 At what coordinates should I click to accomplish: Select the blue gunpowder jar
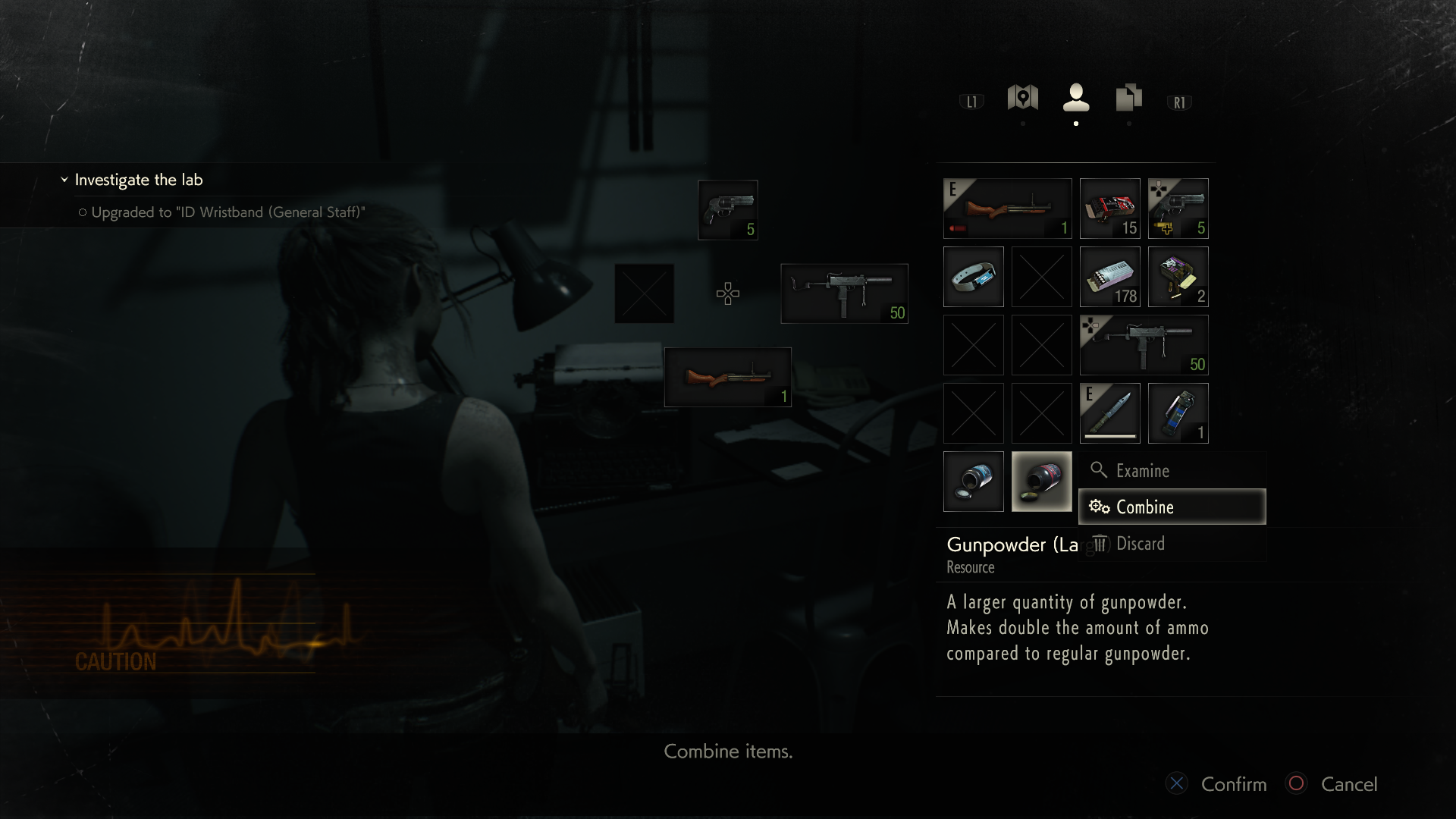coord(973,482)
